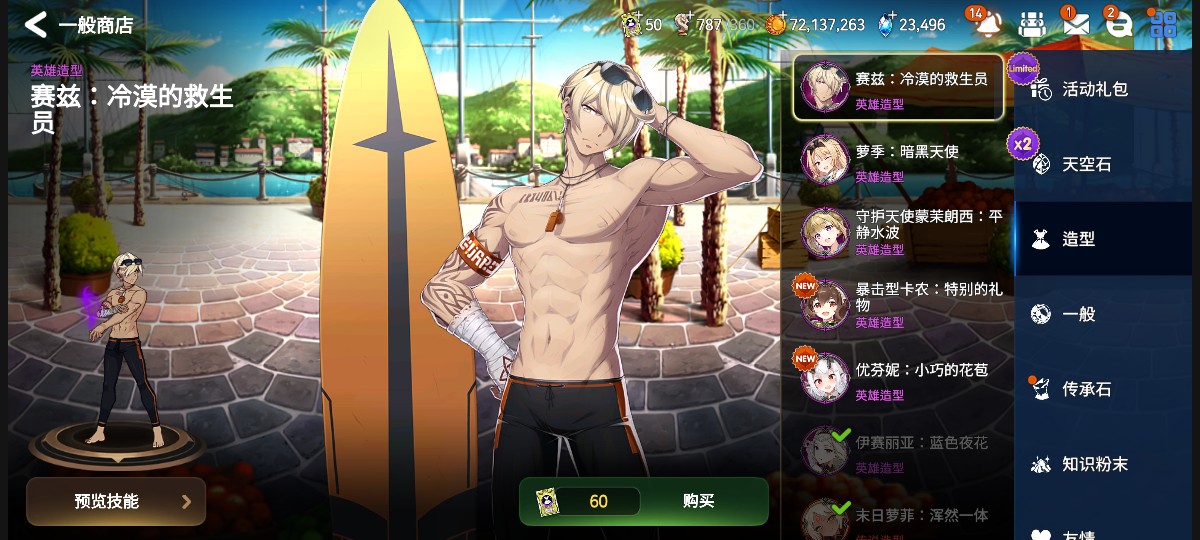Open the 天空石 shop category
Image resolution: width=1200 pixels, height=540 pixels.
click(1086, 164)
